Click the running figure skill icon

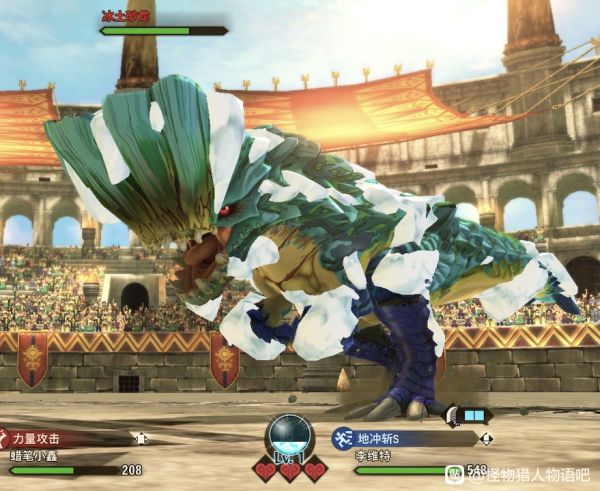click(343, 438)
